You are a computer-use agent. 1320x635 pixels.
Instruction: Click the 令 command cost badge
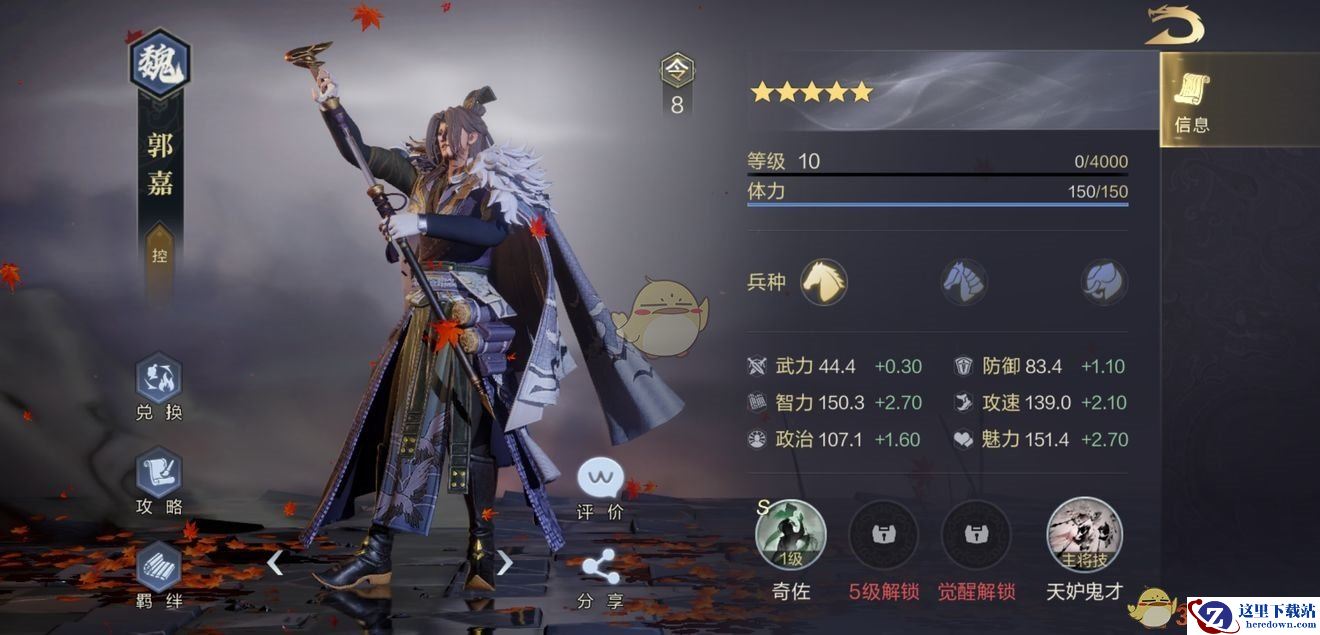pos(677,70)
